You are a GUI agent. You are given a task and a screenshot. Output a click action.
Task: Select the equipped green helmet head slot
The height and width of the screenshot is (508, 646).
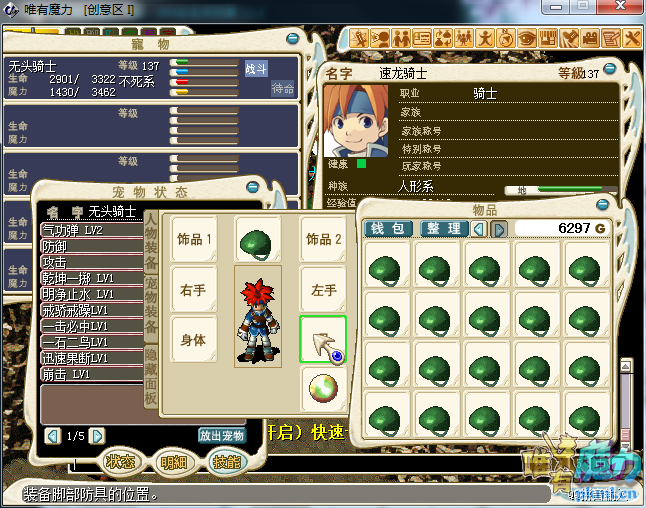[258, 240]
